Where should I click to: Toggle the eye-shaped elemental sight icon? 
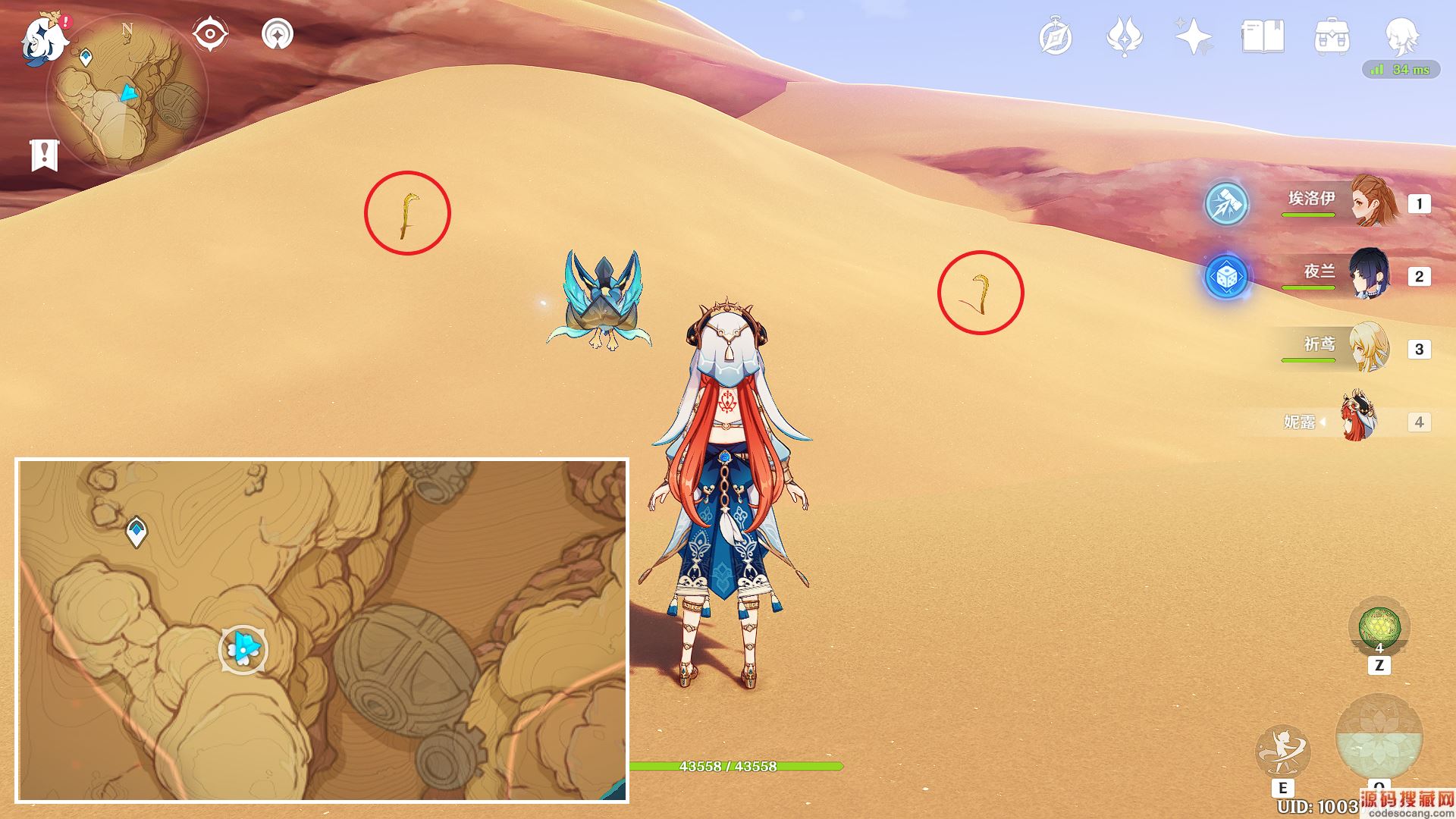(x=210, y=35)
